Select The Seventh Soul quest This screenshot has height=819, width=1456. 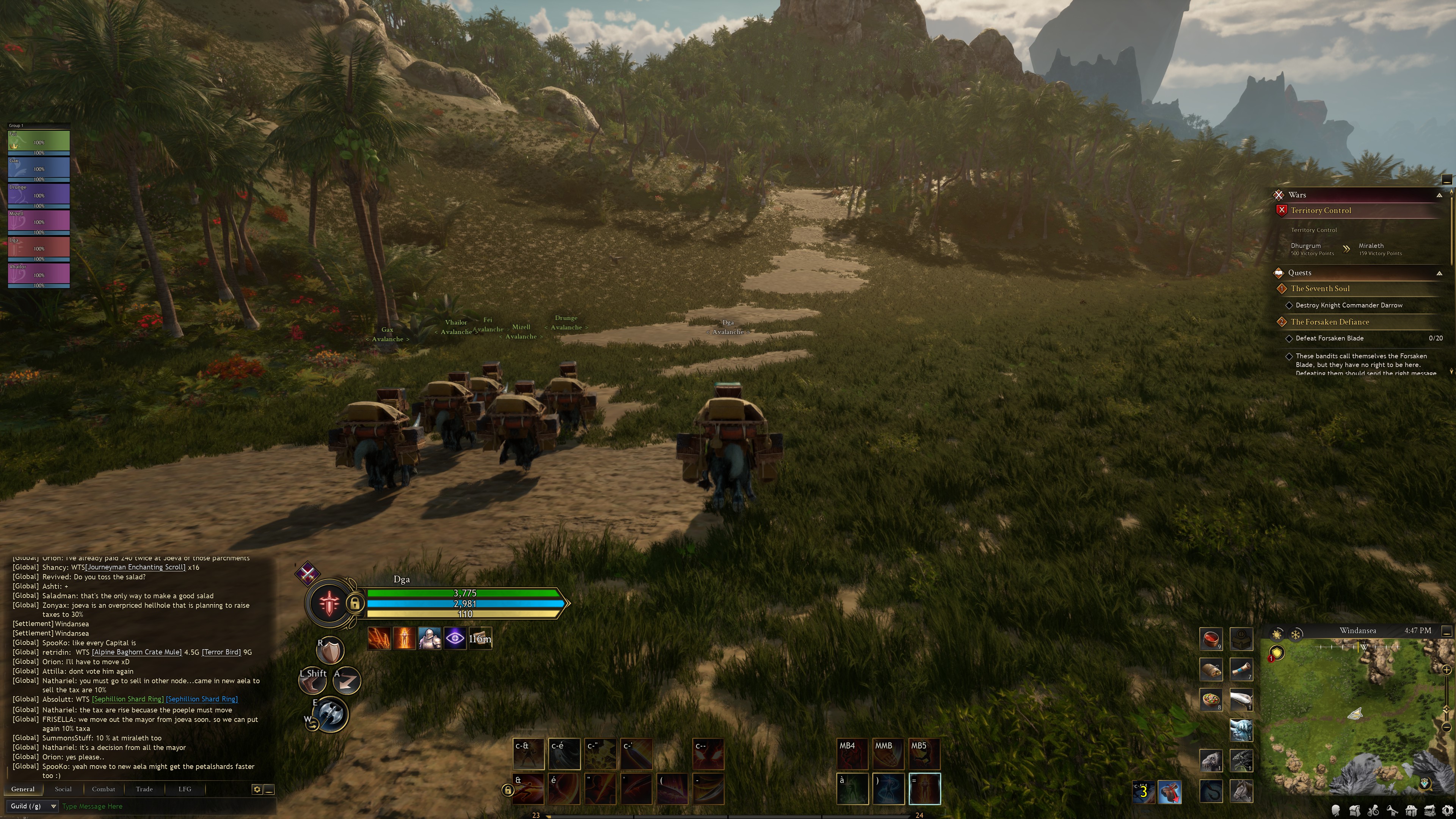(x=1320, y=288)
